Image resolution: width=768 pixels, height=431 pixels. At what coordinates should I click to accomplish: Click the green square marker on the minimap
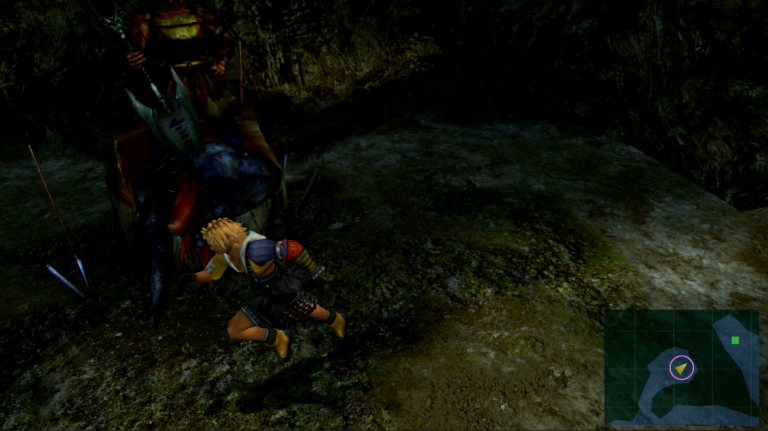point(735,340)
